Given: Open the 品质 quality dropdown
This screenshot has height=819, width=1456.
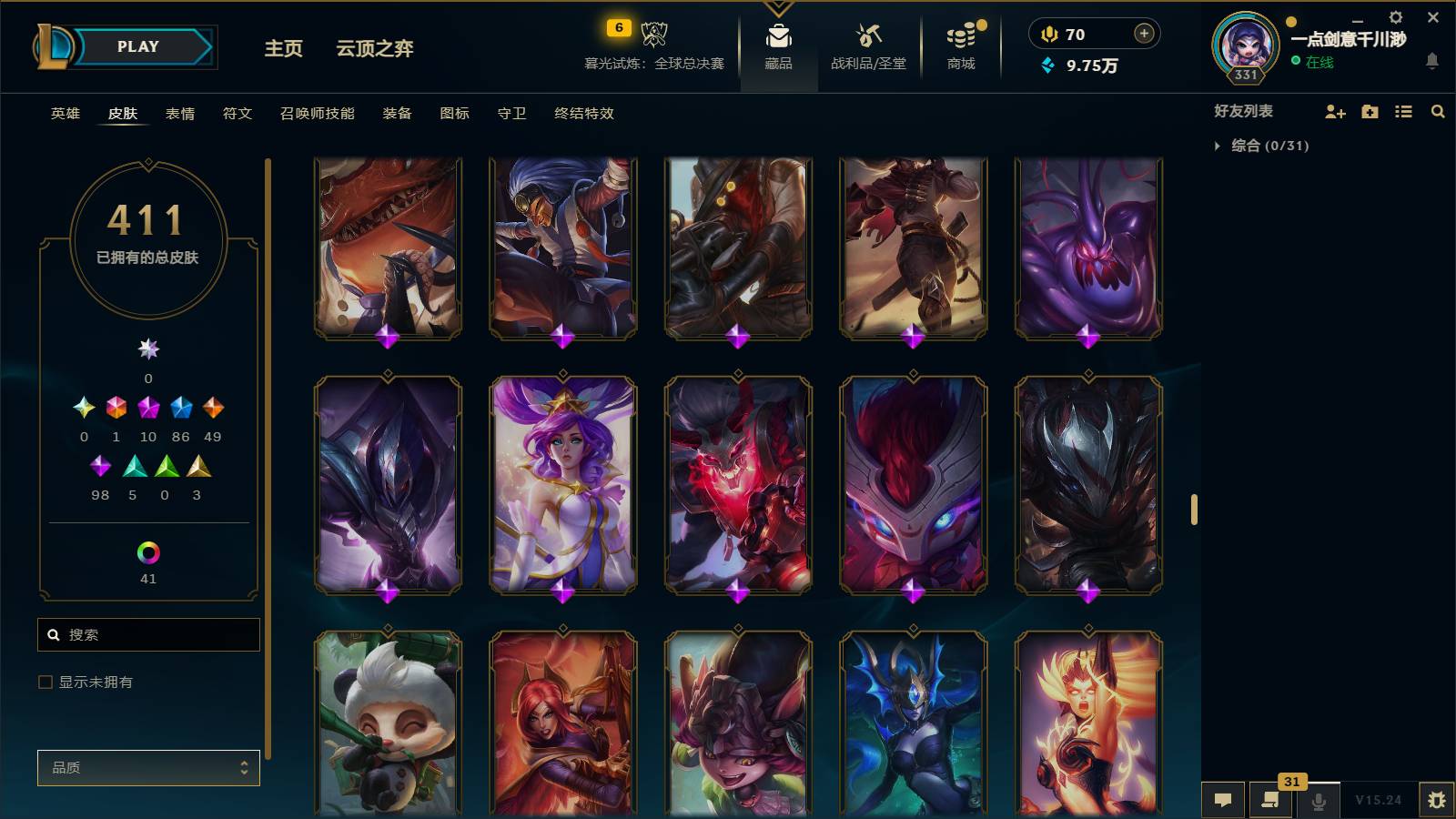Looking at the screenshot, I should pyautogui.click(x=148, y=767).
